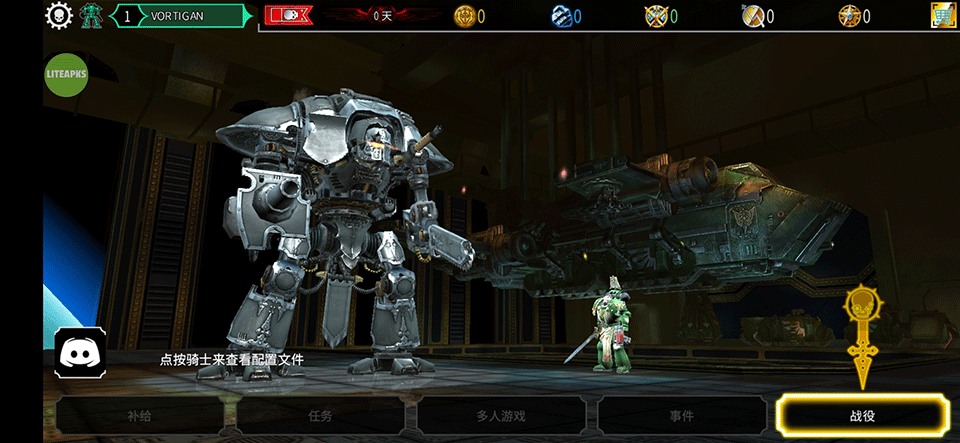Image resolution: width=960 pixels, height=443 pixels.
Task: Open the shopping cart store icon
Action: pyautogui.click(x=942, y=16)
